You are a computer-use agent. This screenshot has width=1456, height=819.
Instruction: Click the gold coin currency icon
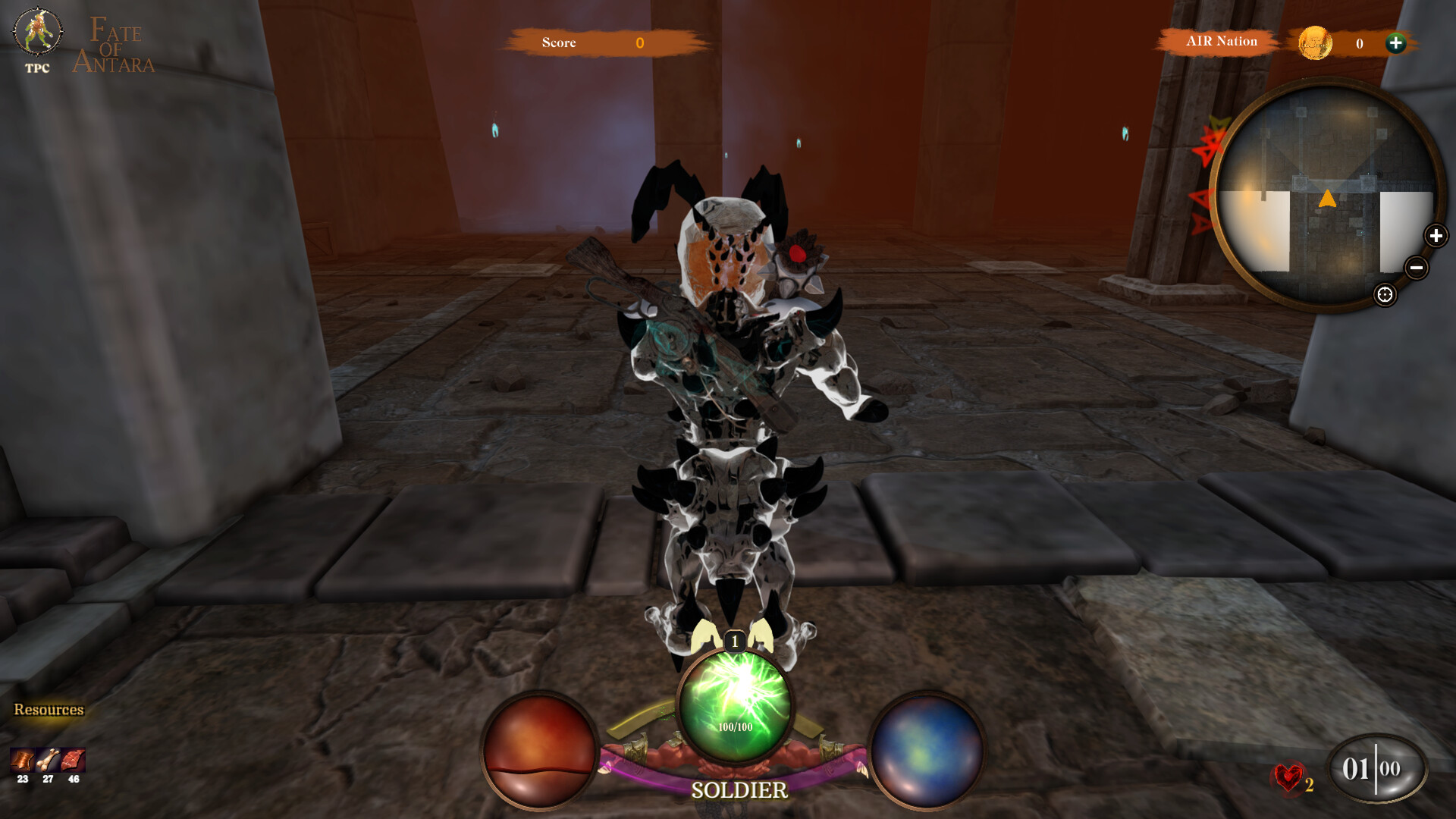(1316, 43)
